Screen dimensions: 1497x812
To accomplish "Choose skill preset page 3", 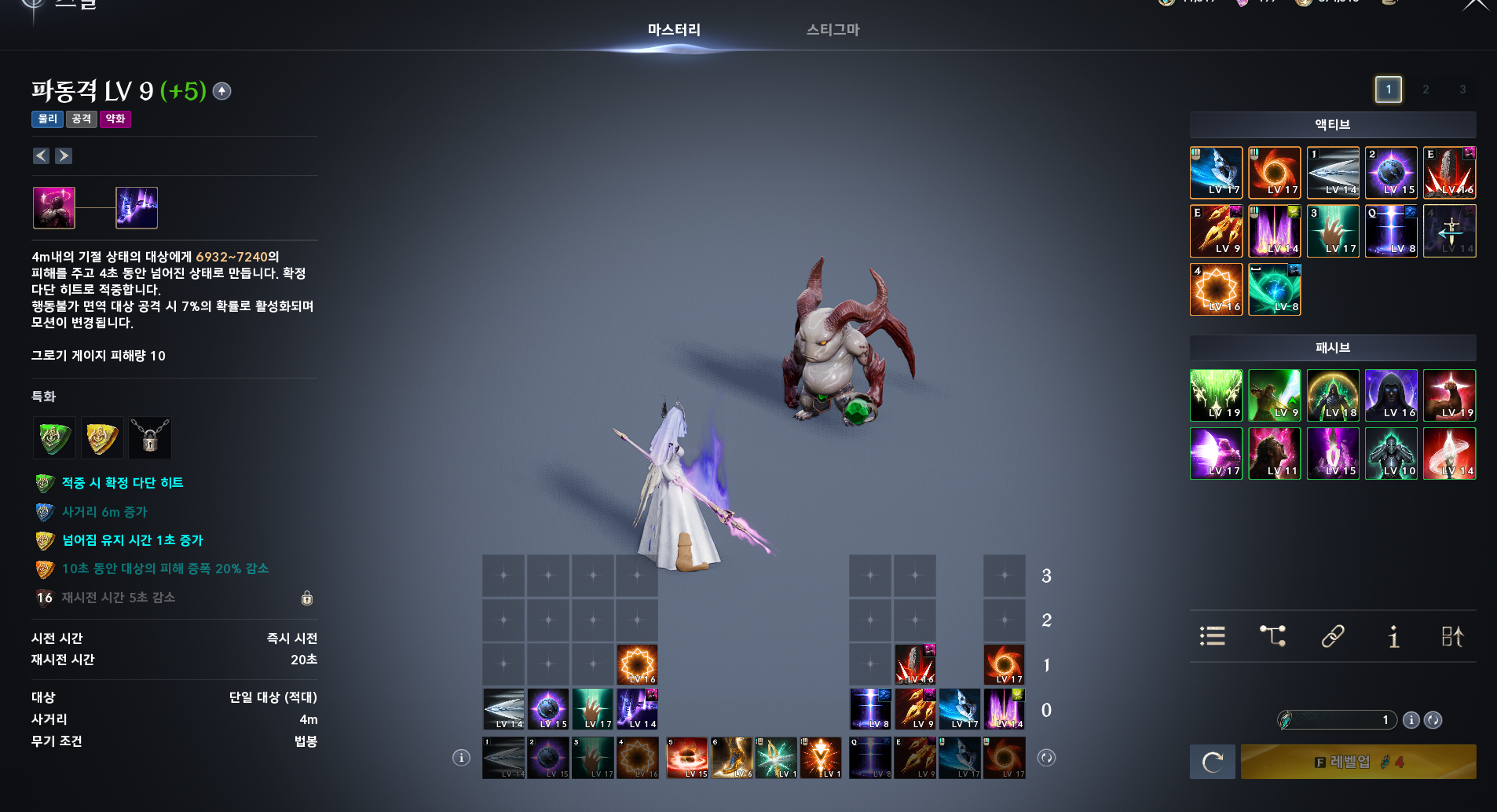I will pyautogui.click(x=1462, y=90).
